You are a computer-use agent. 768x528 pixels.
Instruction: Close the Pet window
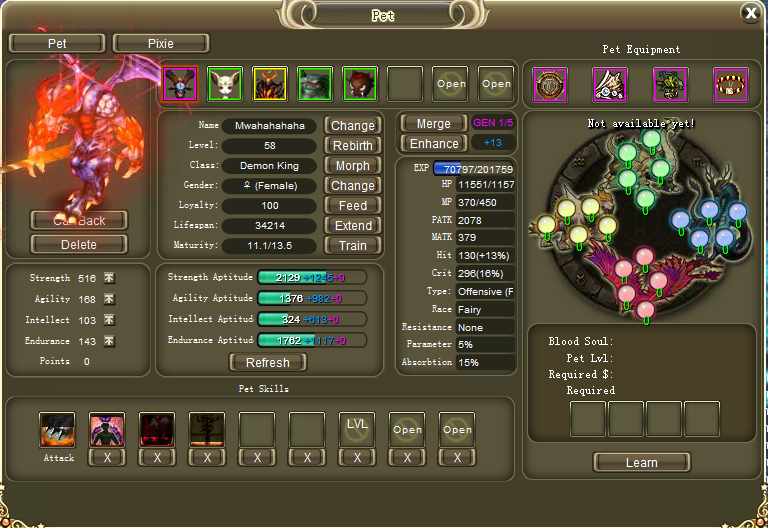click(x=750, y=13)
